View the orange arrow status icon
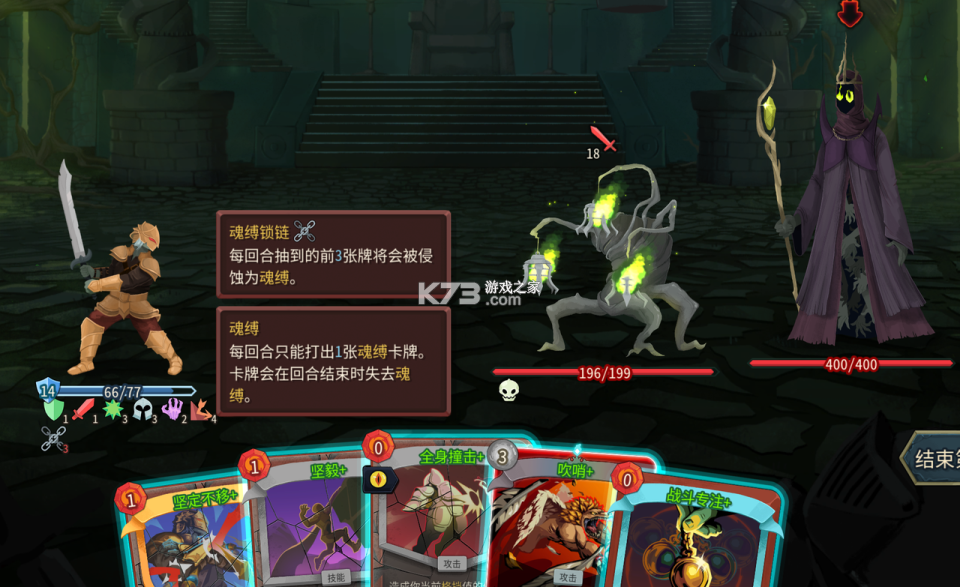 [201, 409]
